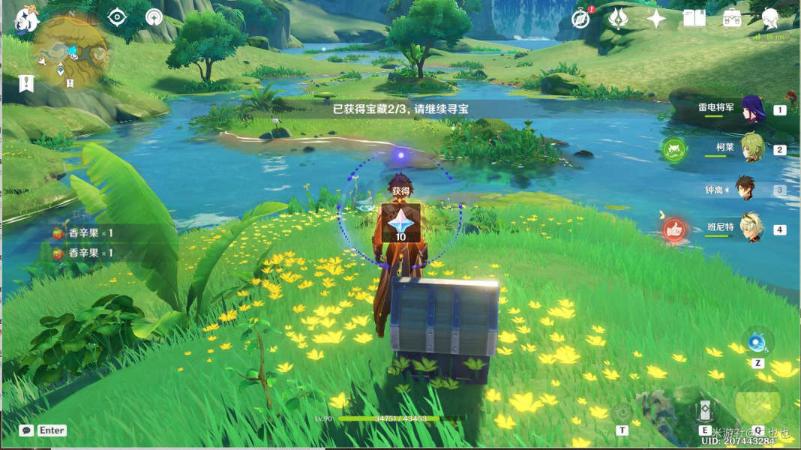Open the Paimon menu

[26, 17]
